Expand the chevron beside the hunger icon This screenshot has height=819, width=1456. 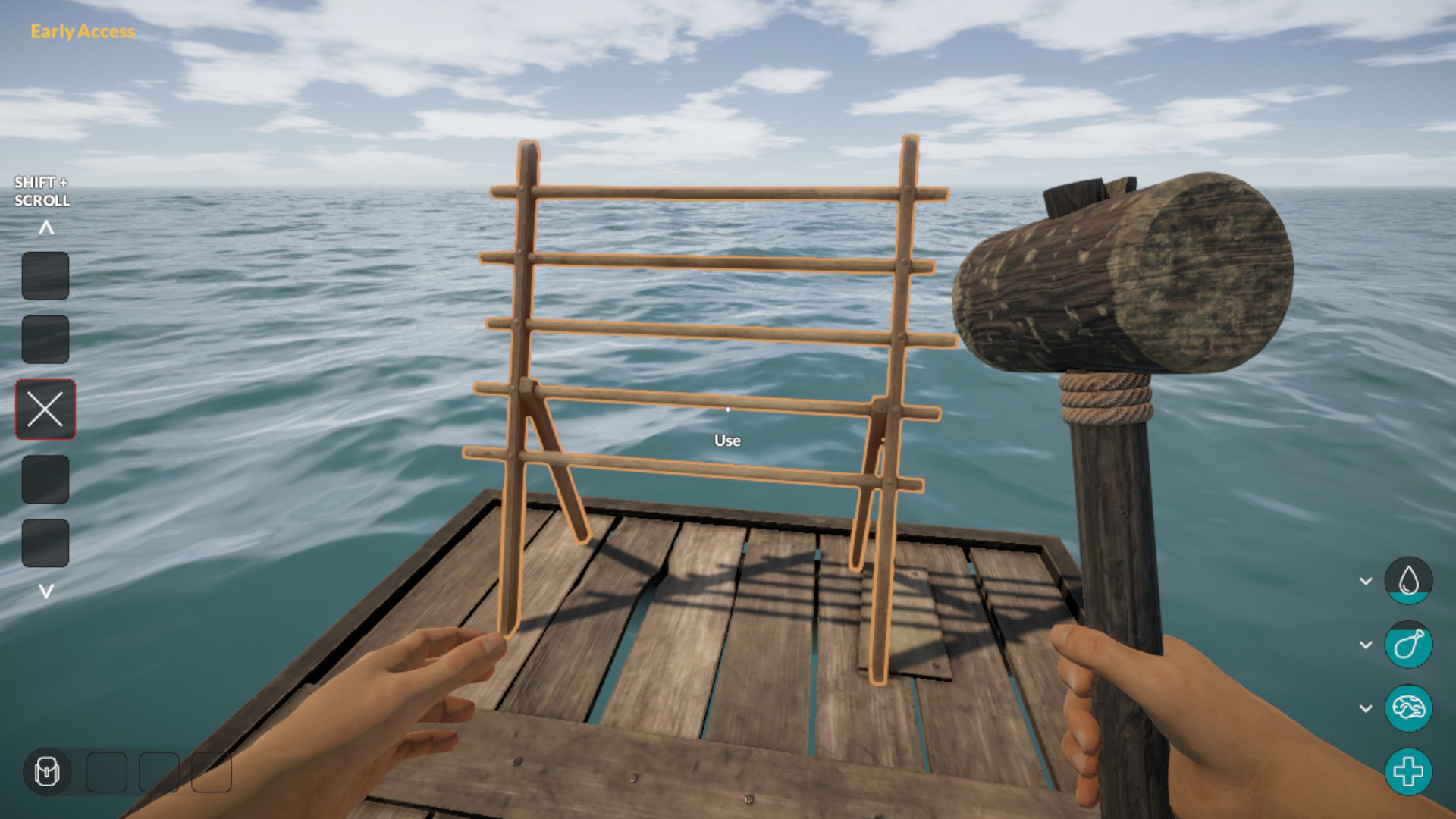(1366, 645)
